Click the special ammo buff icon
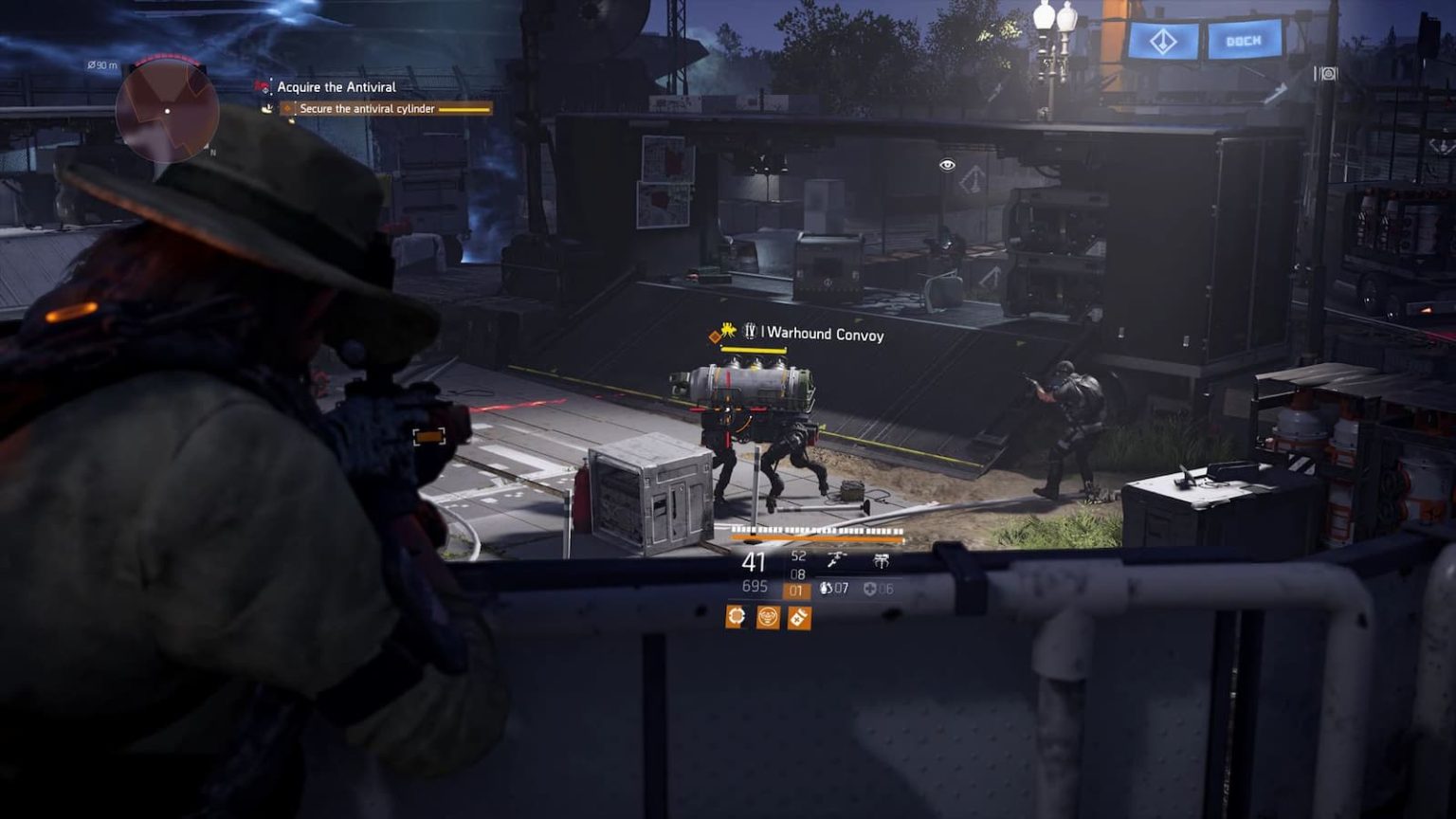Screen dimensions: 1456x819 (x=798, y=619)
